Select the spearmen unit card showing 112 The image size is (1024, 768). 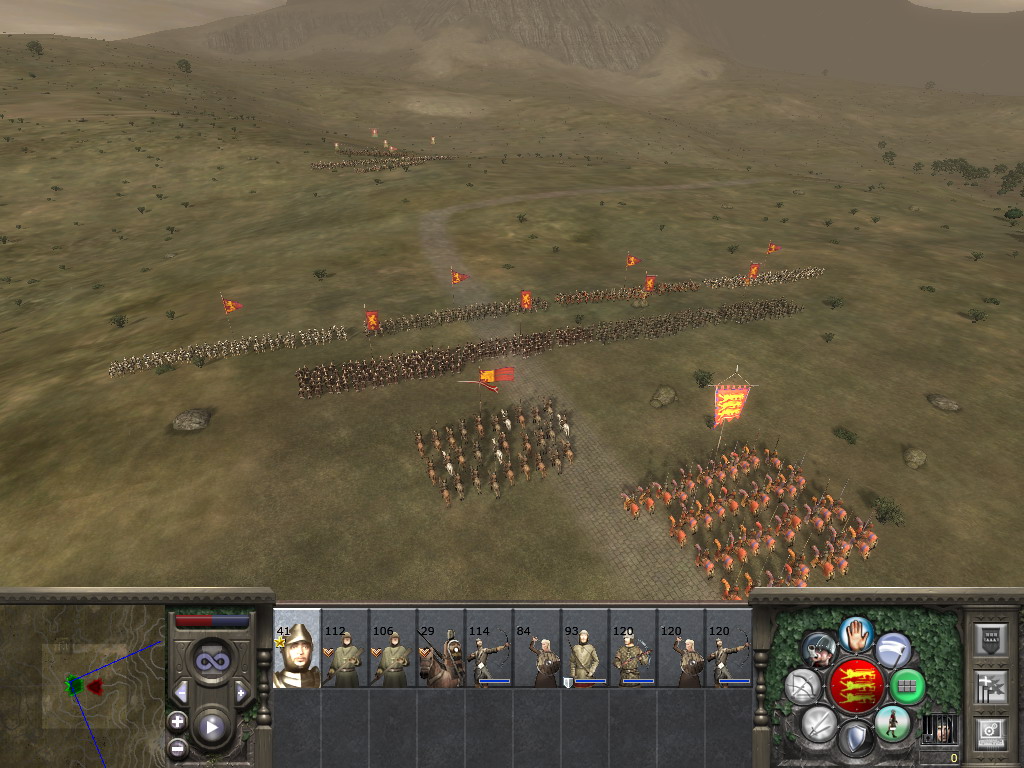point(345,650)
